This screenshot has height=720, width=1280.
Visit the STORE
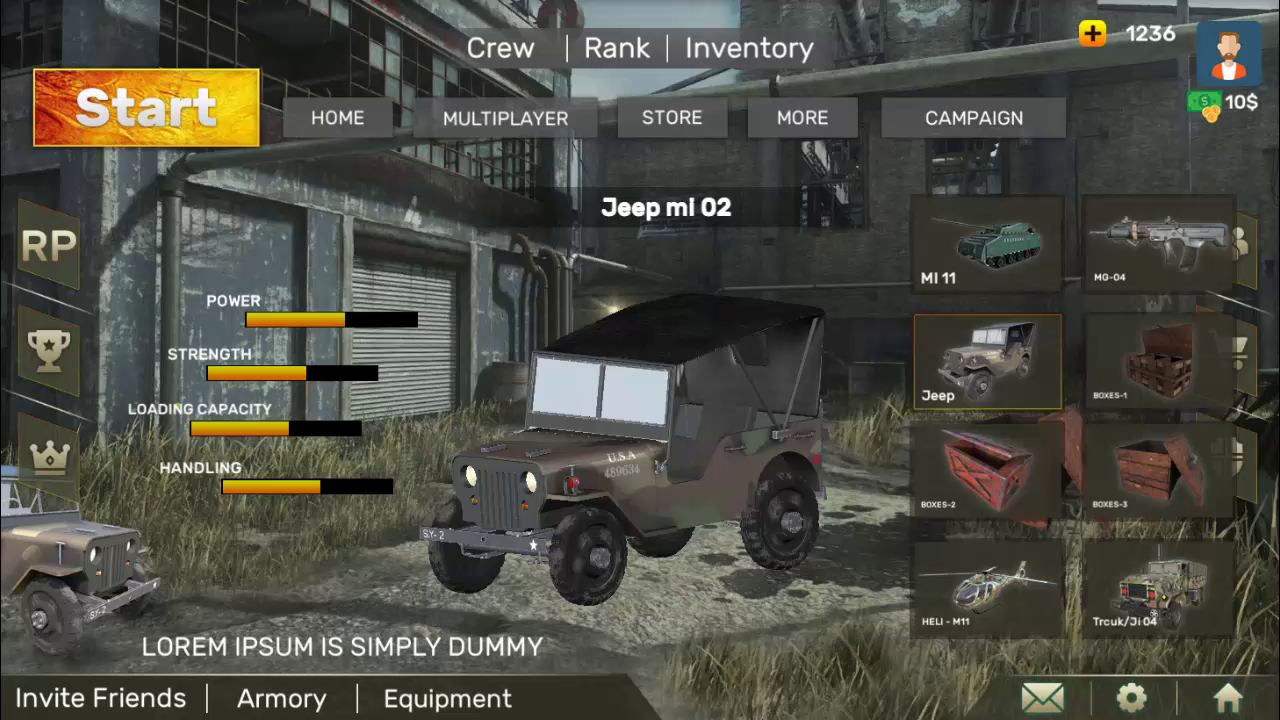[671, 118]
